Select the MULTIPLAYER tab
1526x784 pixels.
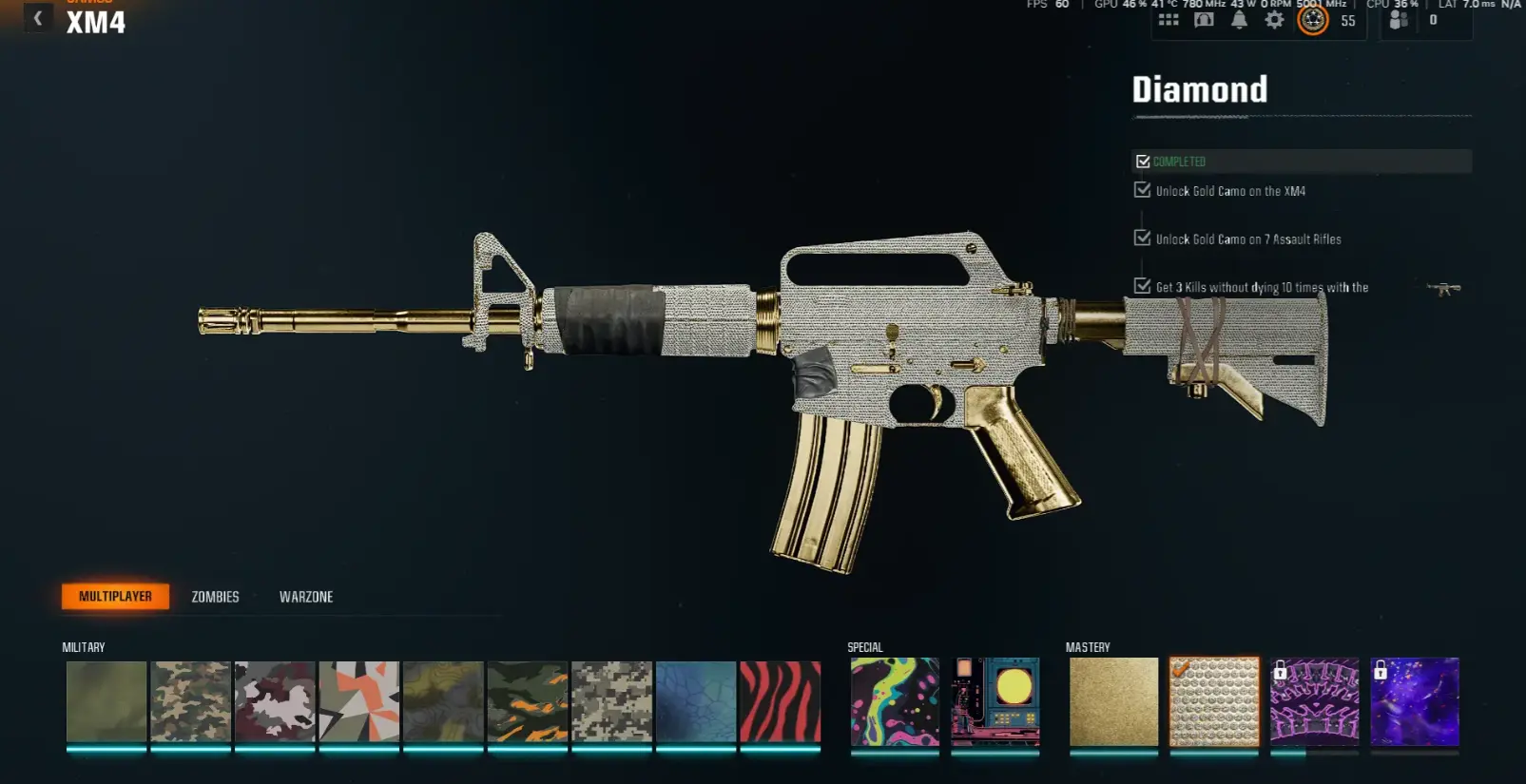(114, 596)
